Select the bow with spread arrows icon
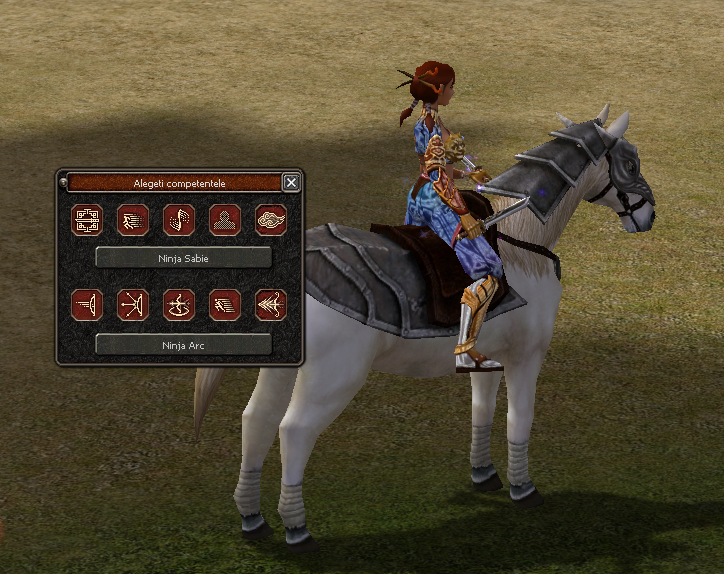The height and width of the screenshot is (574, 724). tap(133, 305)
